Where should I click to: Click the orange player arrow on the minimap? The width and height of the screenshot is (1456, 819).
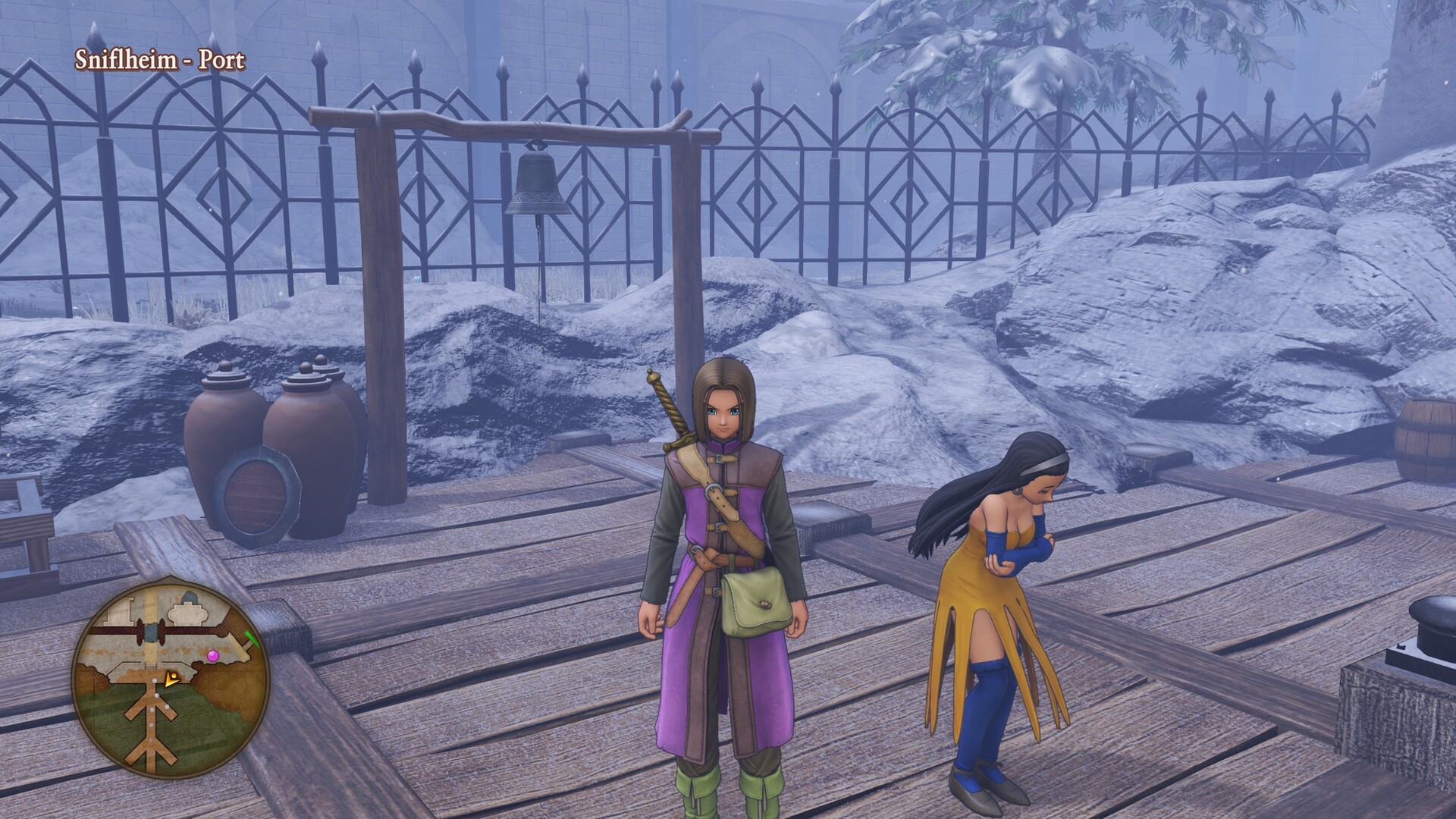pos(171,679)
